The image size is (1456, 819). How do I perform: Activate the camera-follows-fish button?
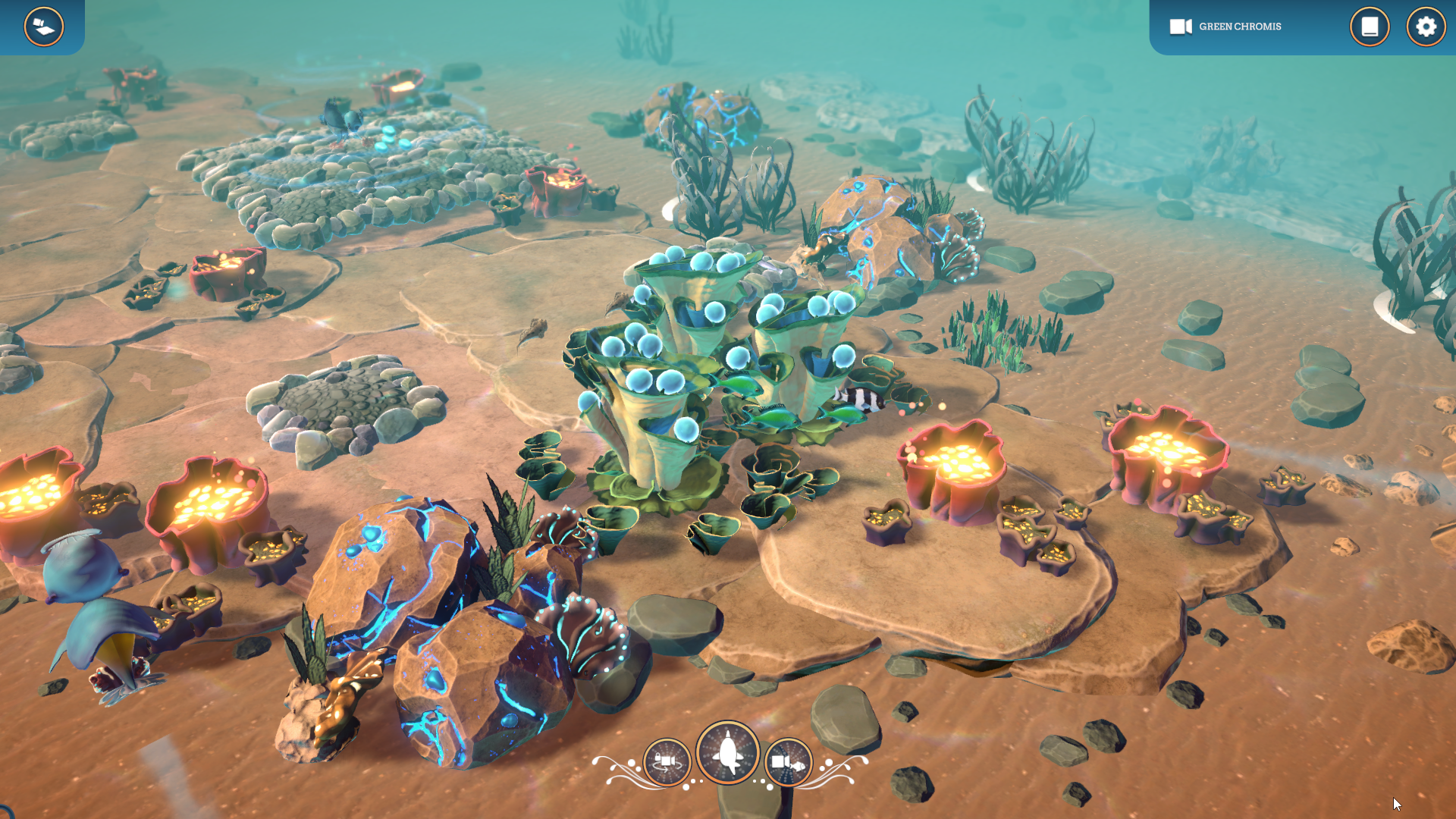point(788,761)
